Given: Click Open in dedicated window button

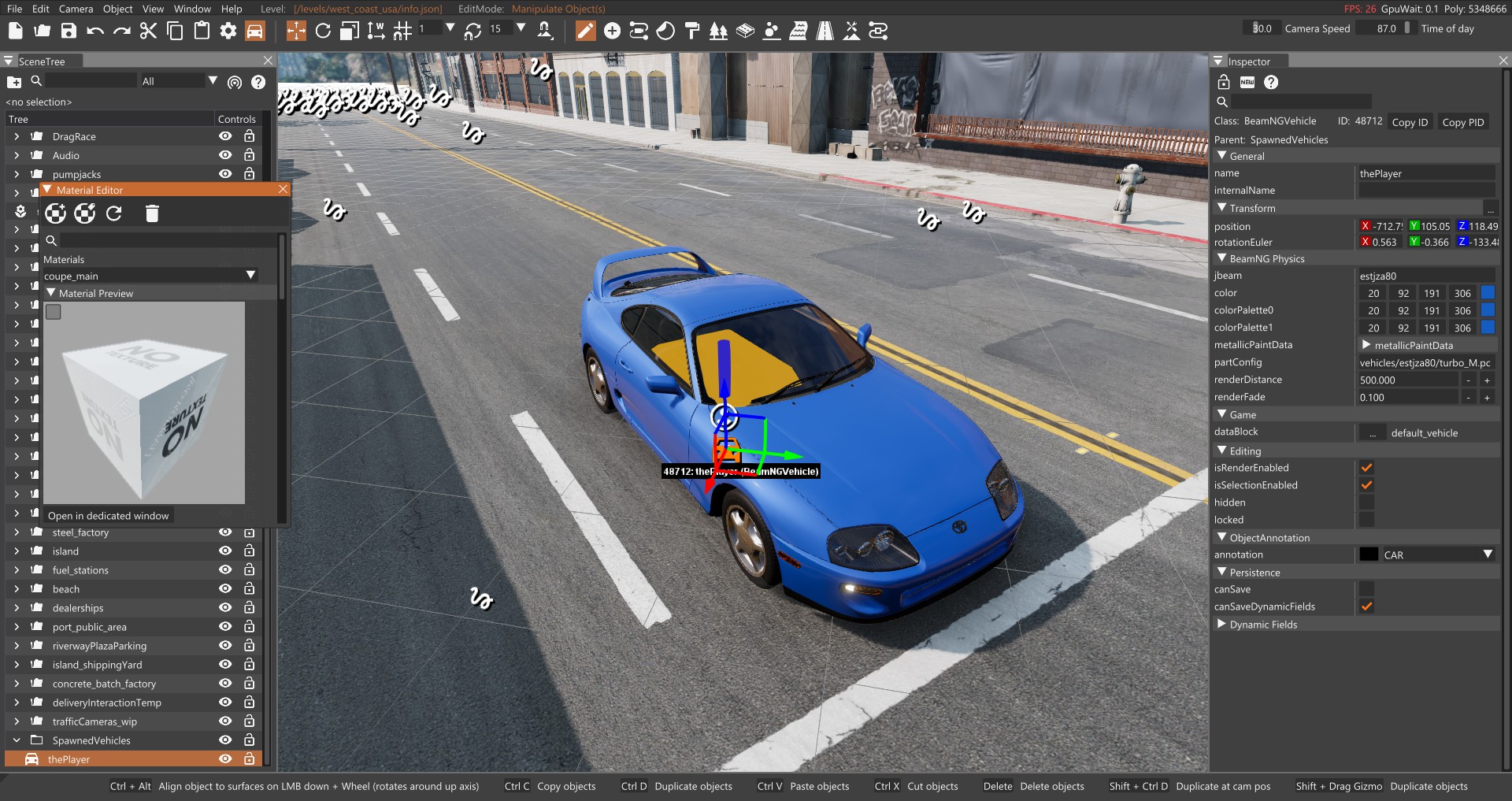Looking at the screenshot, I should (109, 516).
